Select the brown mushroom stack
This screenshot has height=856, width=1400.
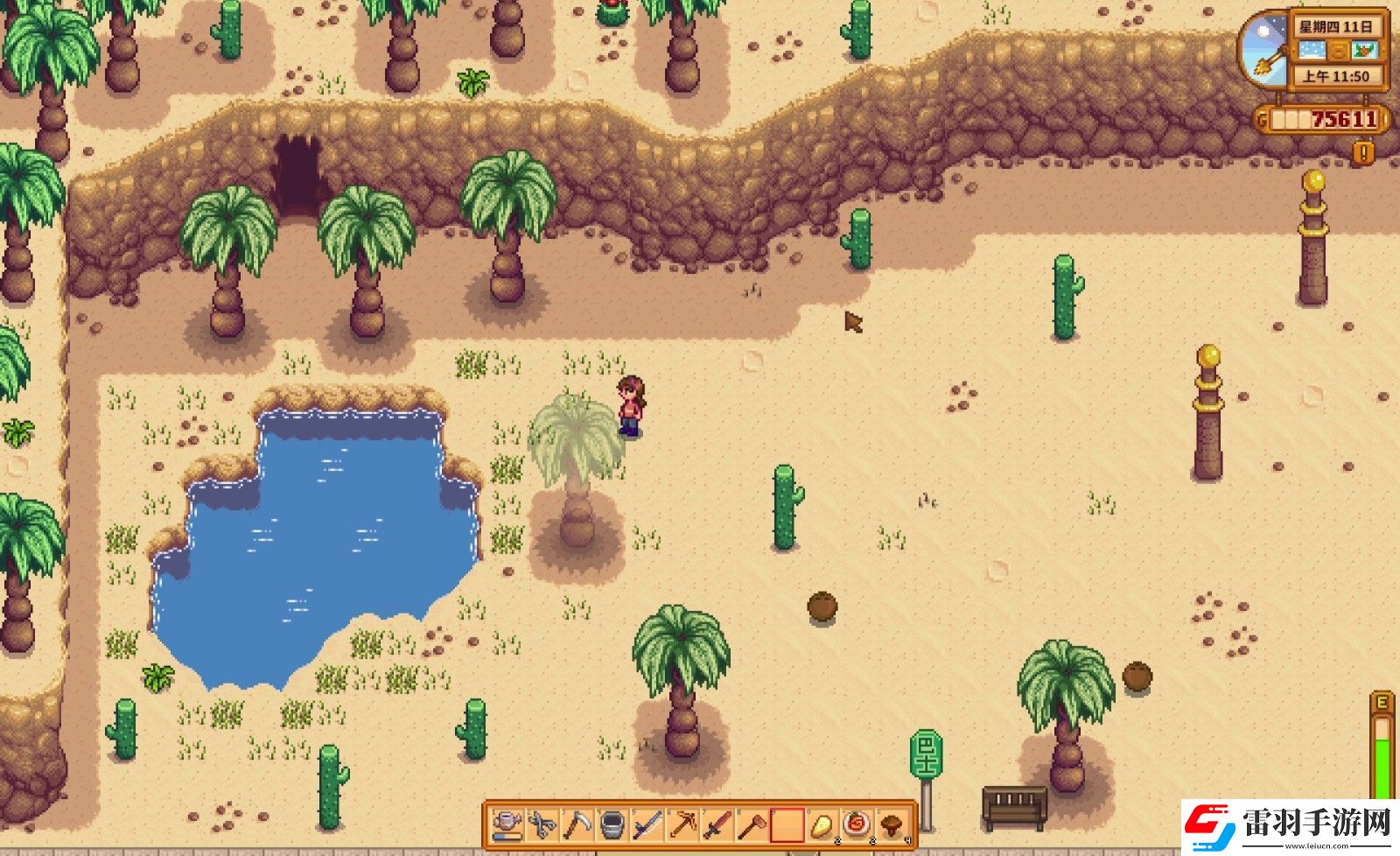[x=892, y=824]
